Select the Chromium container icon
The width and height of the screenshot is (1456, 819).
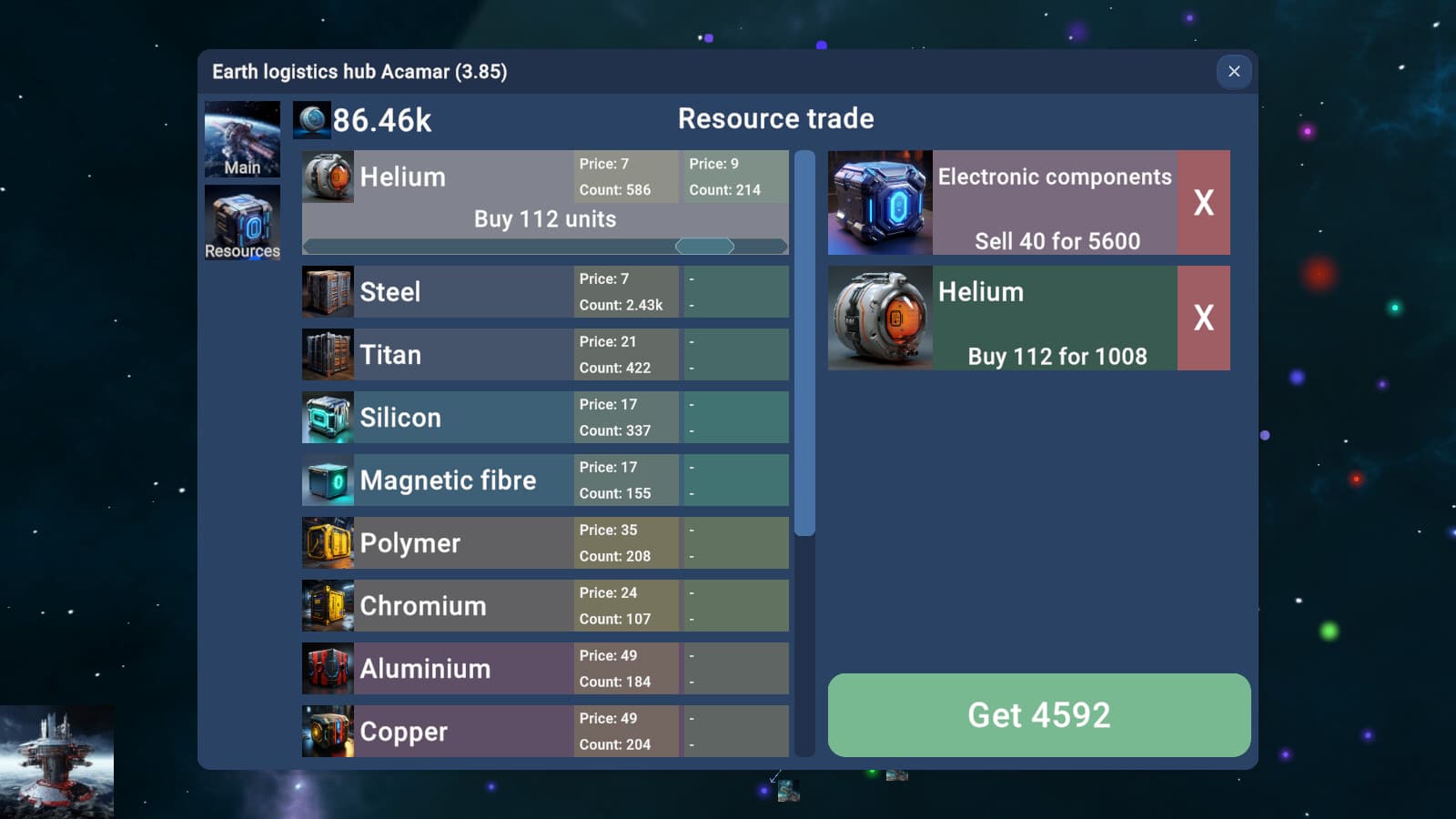[x=328, y=605]
